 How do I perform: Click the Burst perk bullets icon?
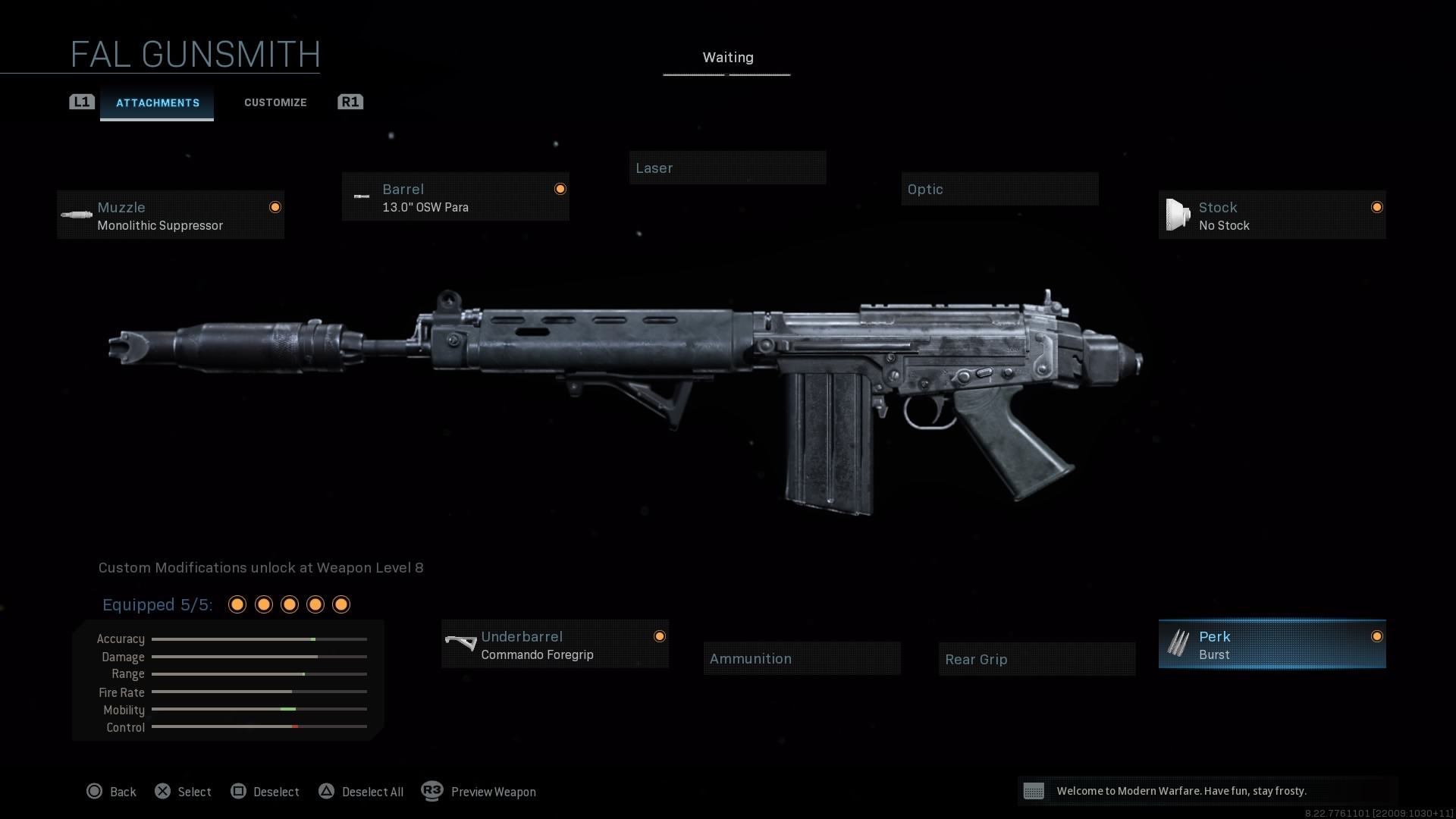point(1178,644)
